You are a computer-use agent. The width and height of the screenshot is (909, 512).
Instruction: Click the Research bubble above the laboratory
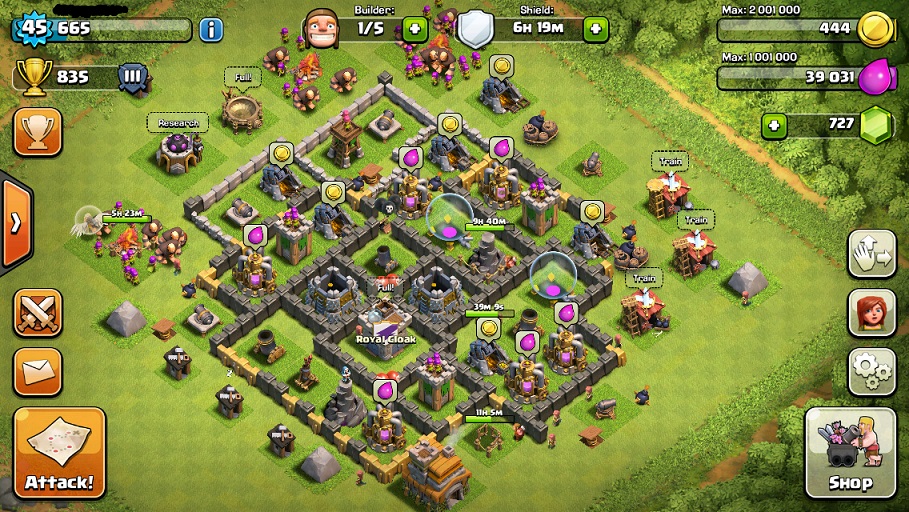[178, 123]
